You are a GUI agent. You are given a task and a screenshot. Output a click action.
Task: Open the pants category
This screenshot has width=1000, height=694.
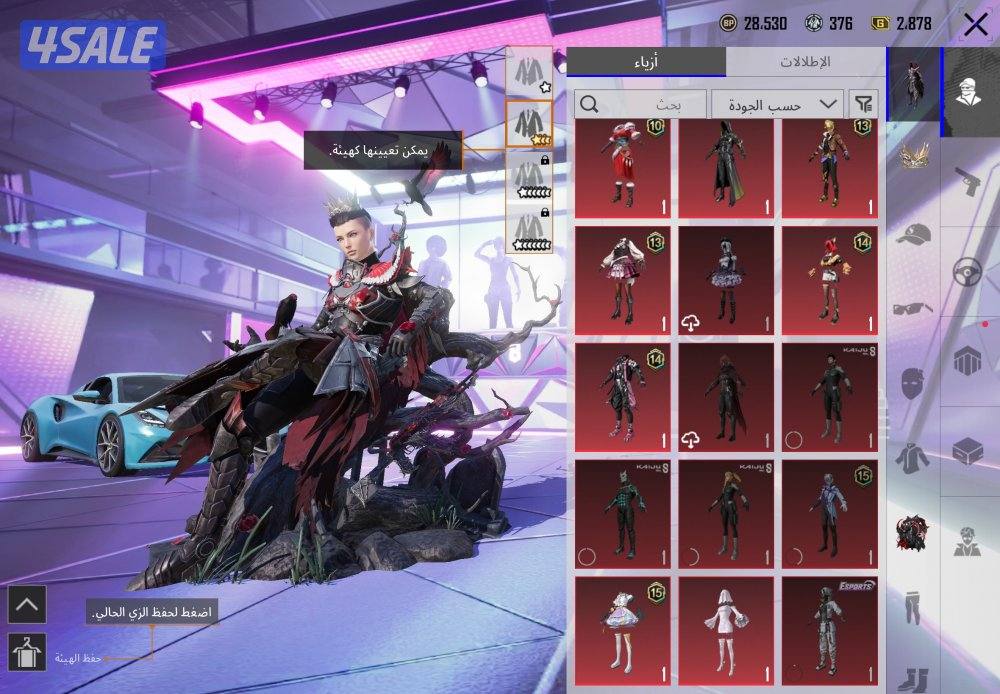[913, 606]
